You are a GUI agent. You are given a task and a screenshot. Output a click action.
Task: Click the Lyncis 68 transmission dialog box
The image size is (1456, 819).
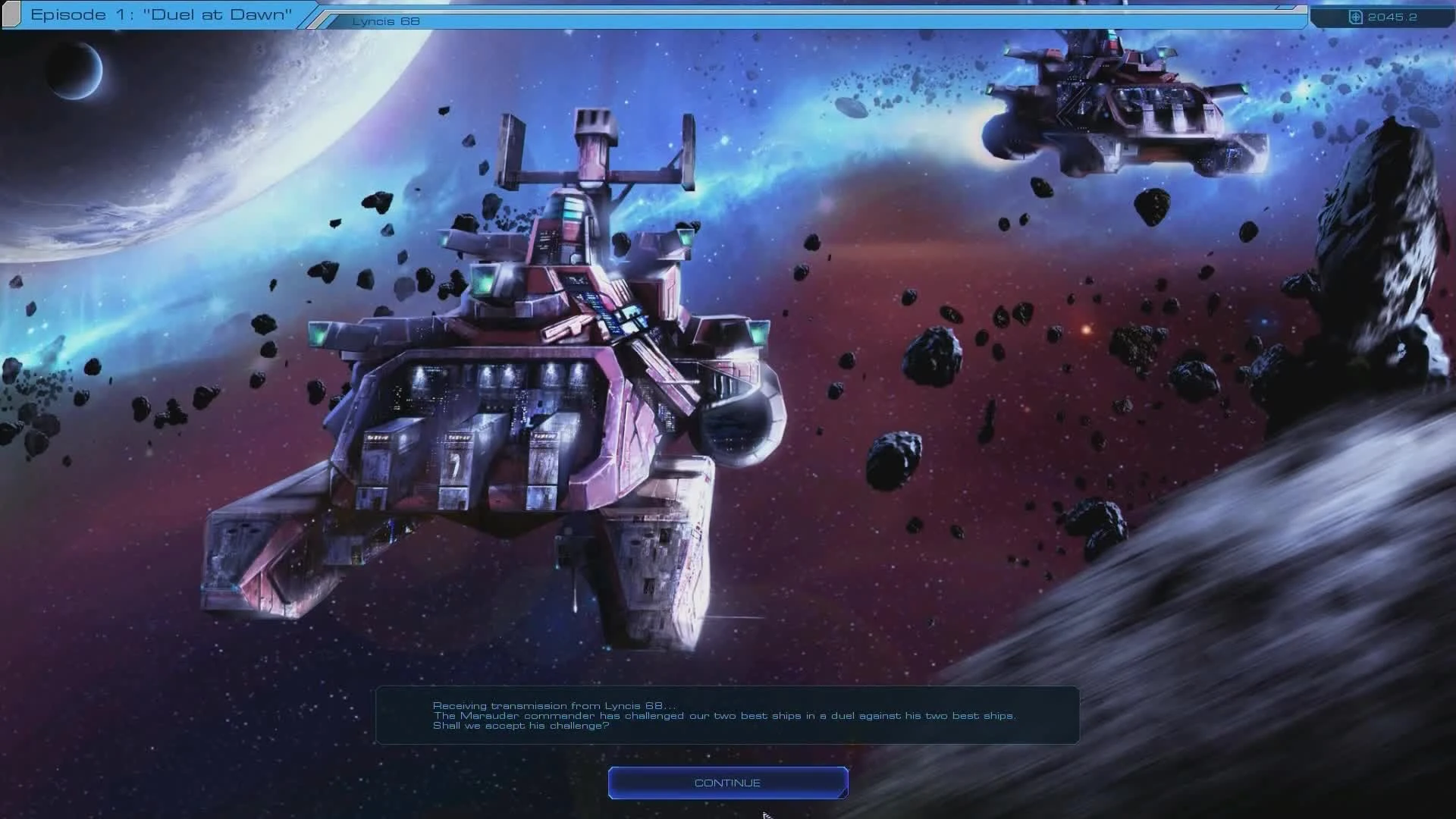pos(728,715)
